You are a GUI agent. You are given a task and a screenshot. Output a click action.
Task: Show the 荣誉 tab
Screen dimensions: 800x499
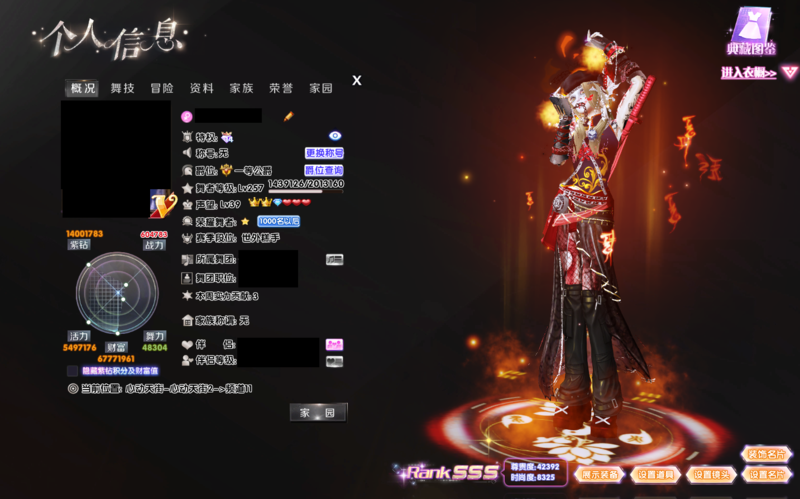[x=281, y=88]
